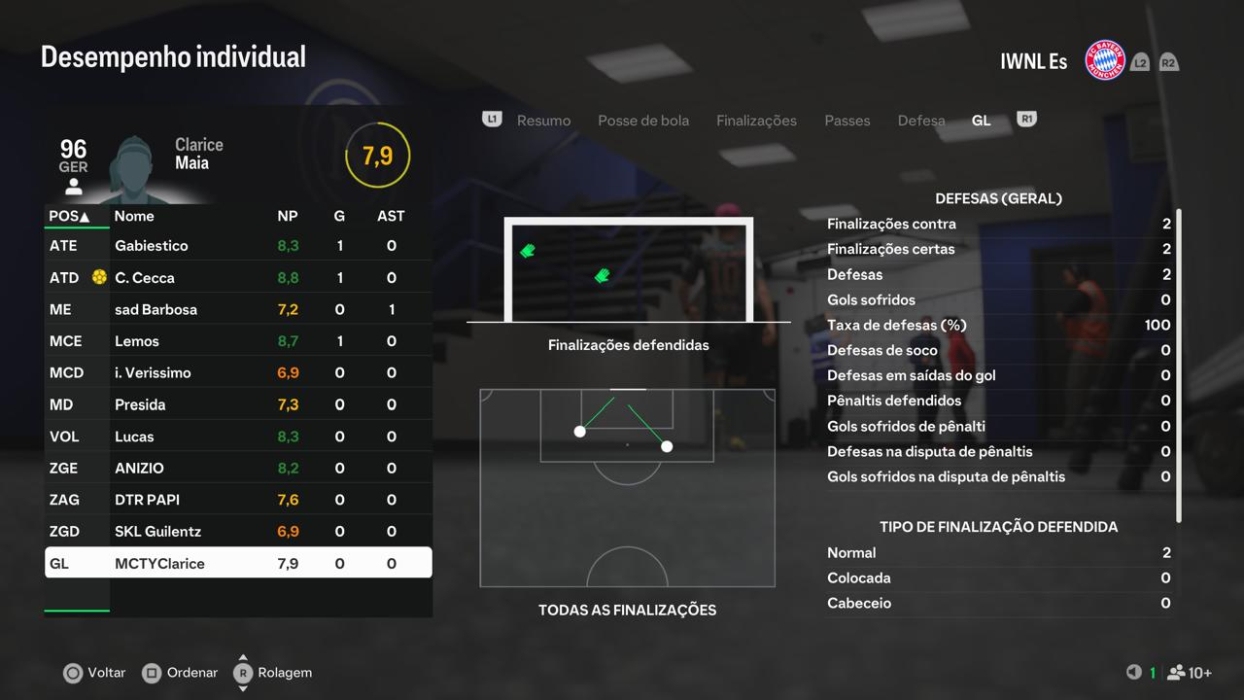
Task: Switch to the Defesa tab
Action: (921, 121)
